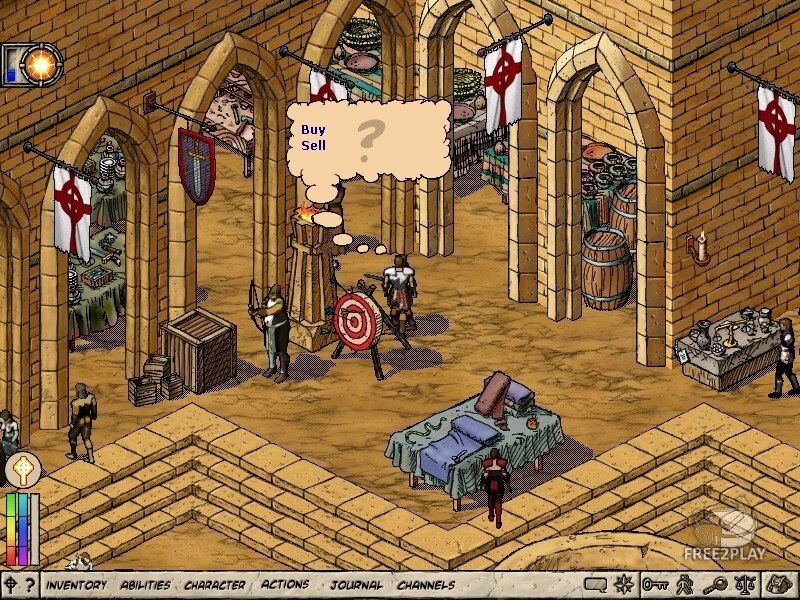
Task: Click the question mark help button
Action: (30, 585)
